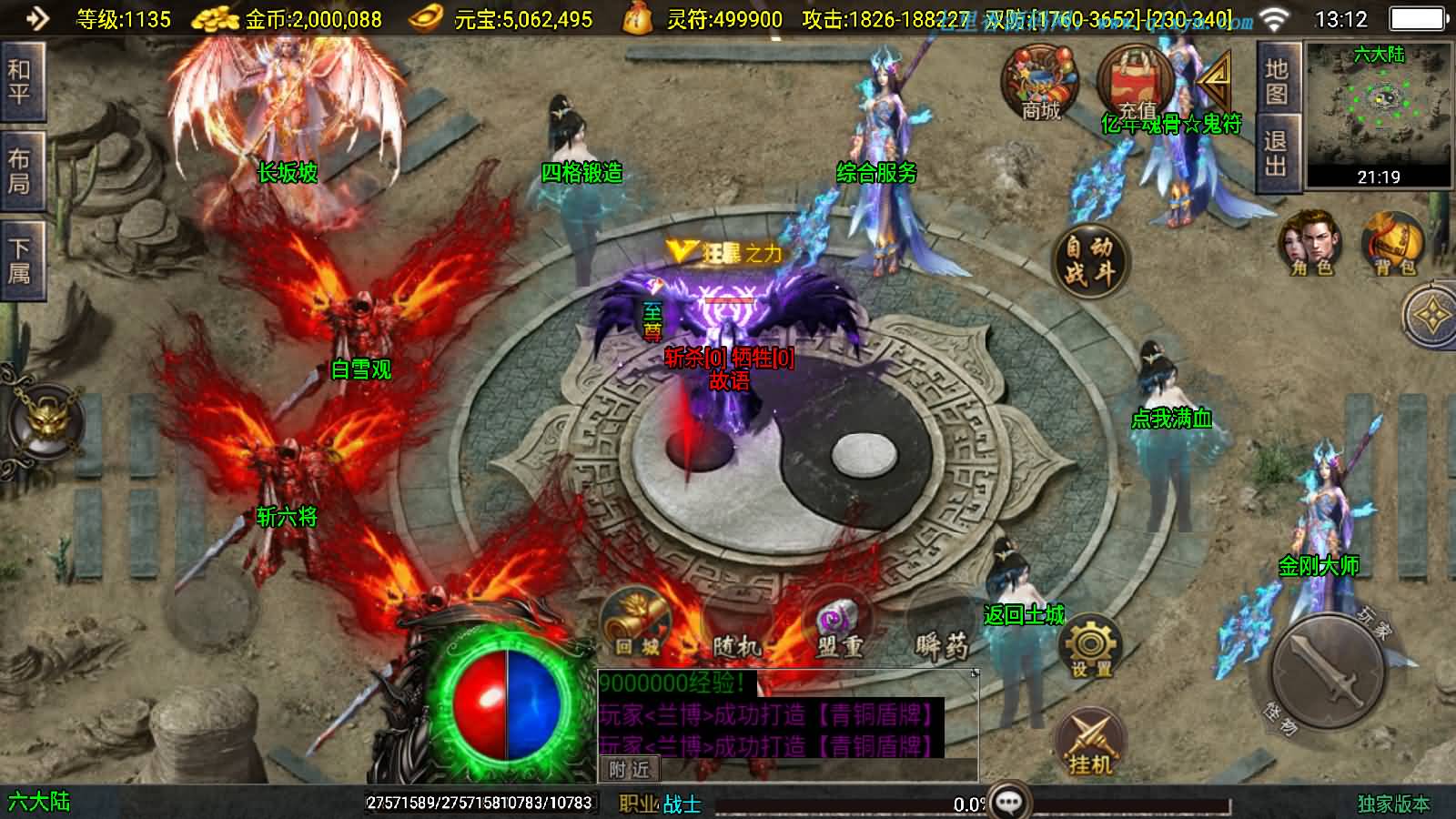This screenshot has height=819, width=1456.
Task: Open the chat speech bubble icon
Action: pyautogui.click(x=1009, y=802)
